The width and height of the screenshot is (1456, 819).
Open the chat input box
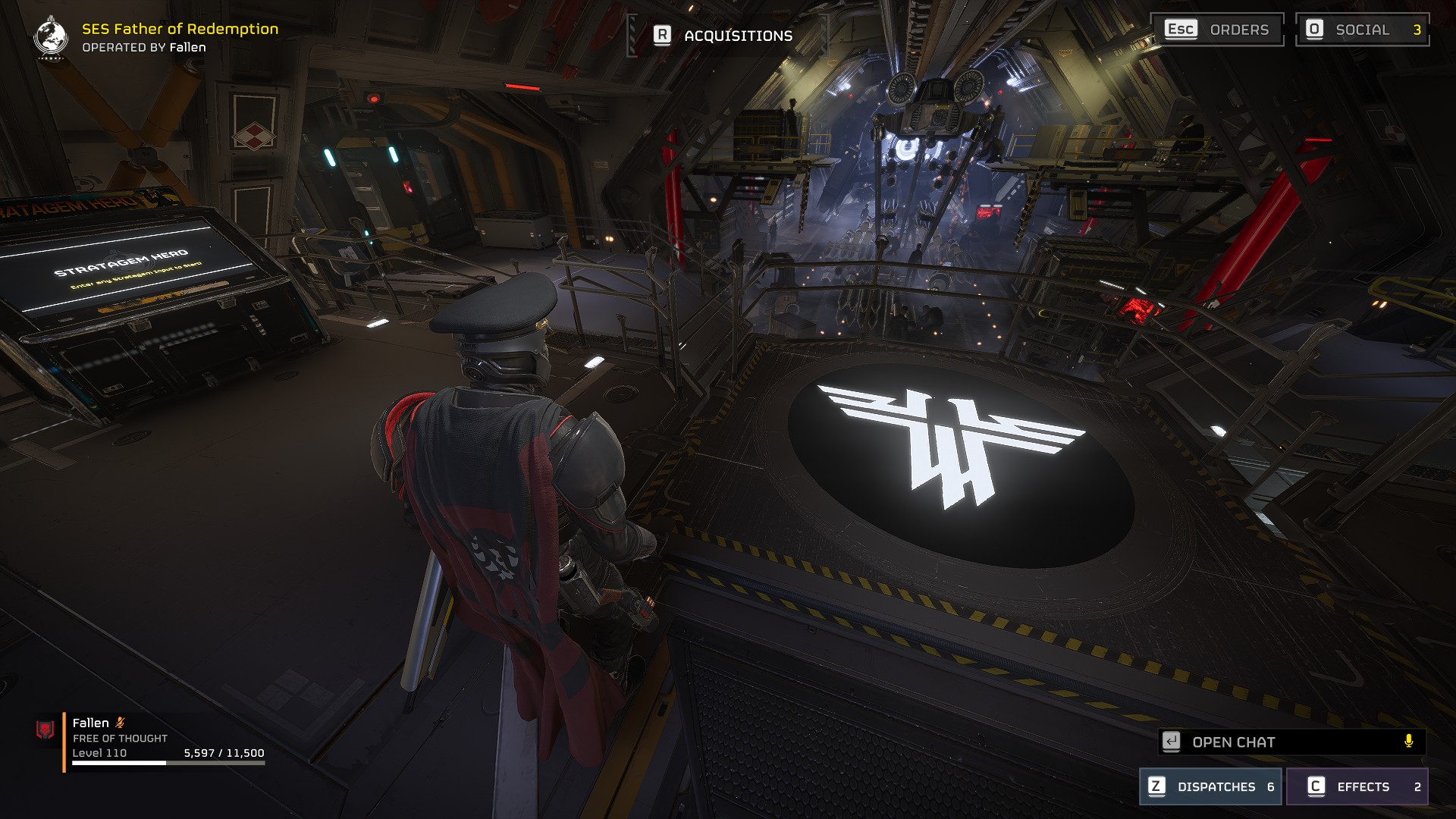pos(1282,742)
